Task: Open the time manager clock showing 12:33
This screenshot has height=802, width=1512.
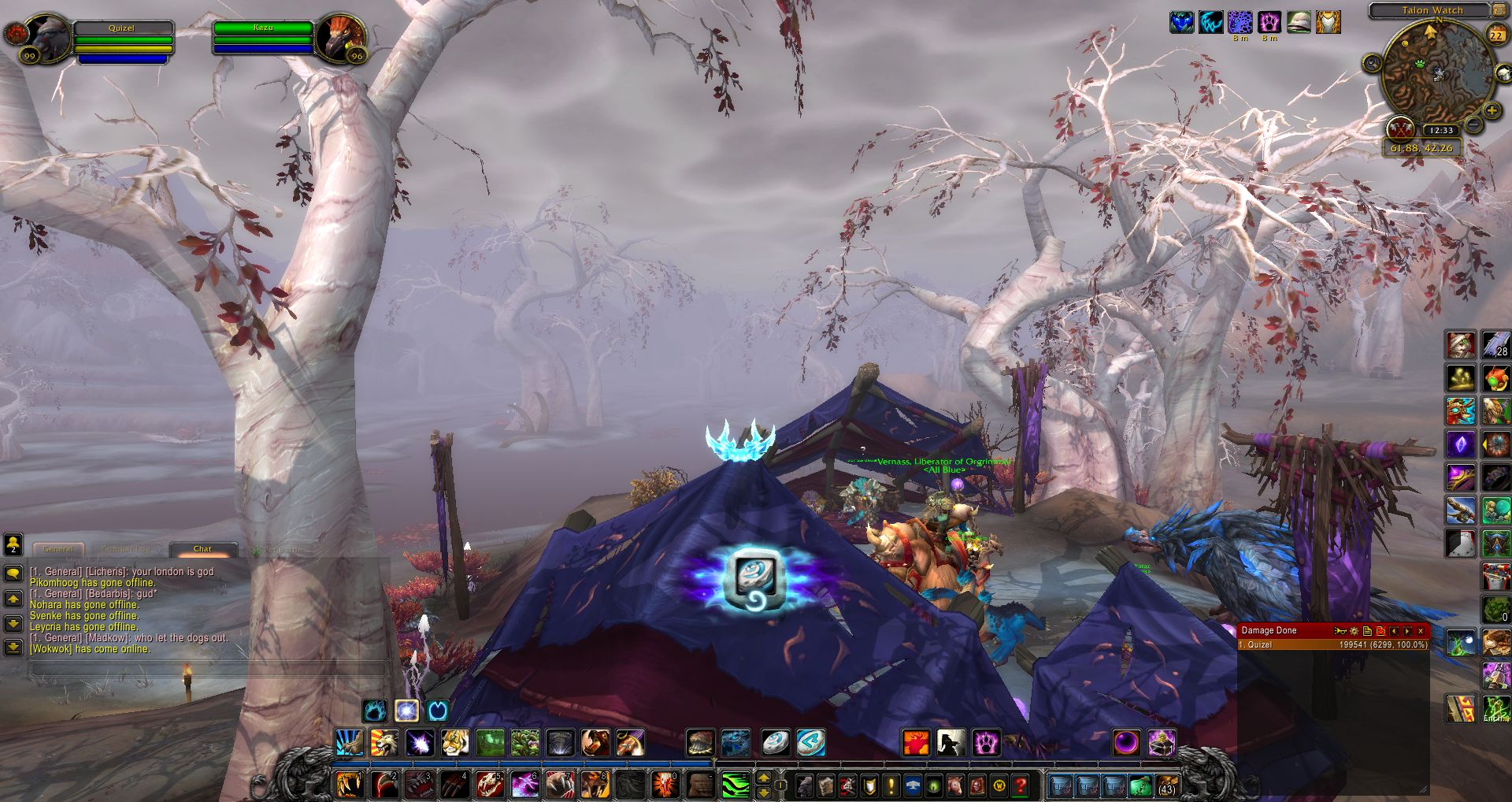Action: [x=1443, y=132]
